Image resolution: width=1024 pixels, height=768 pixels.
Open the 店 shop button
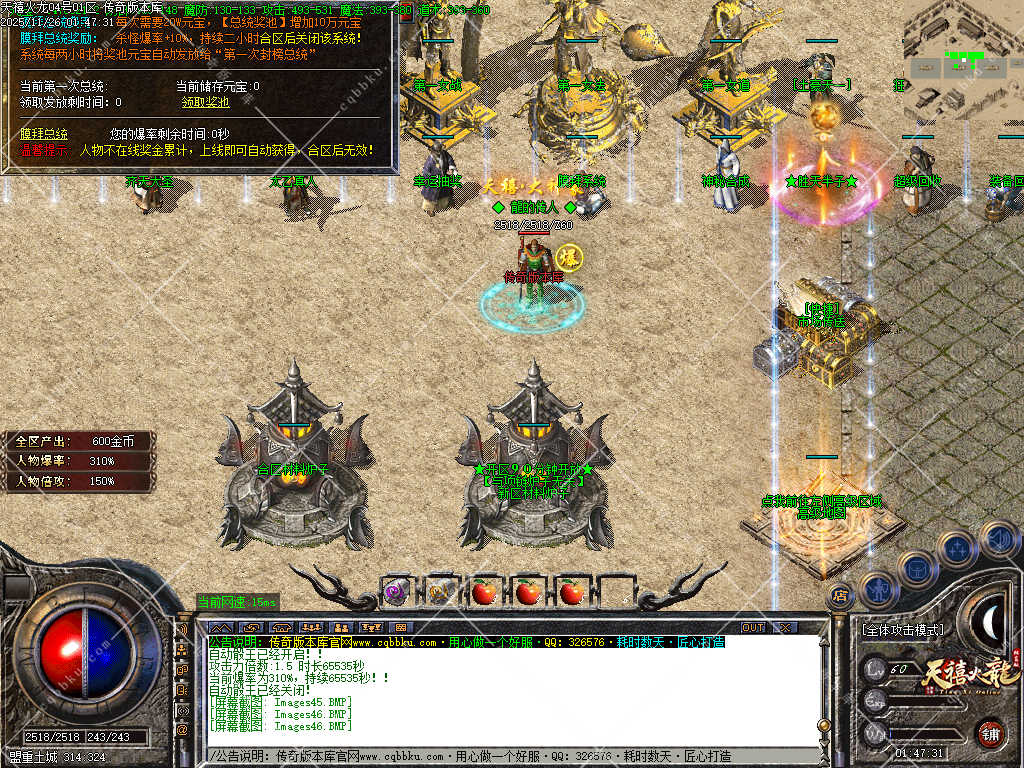point(840,597)
